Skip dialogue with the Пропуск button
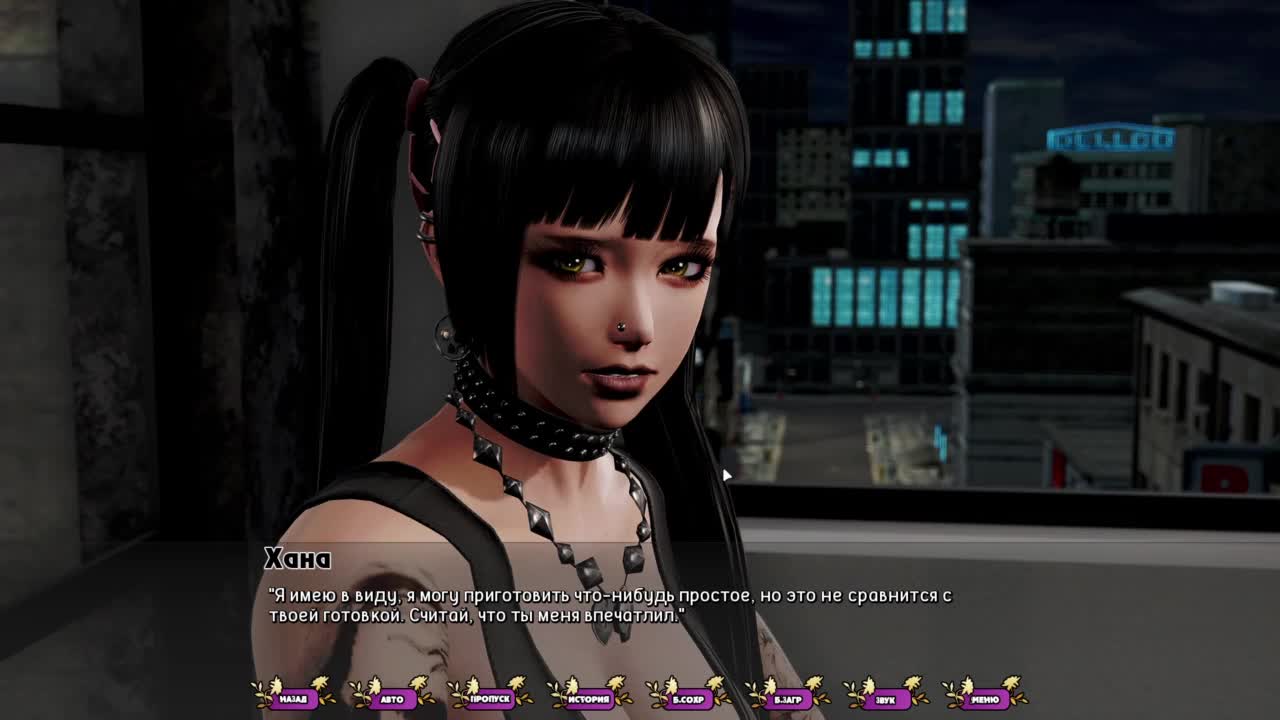Viewport: 1280px width, 720px height. (x=490, y=699)
